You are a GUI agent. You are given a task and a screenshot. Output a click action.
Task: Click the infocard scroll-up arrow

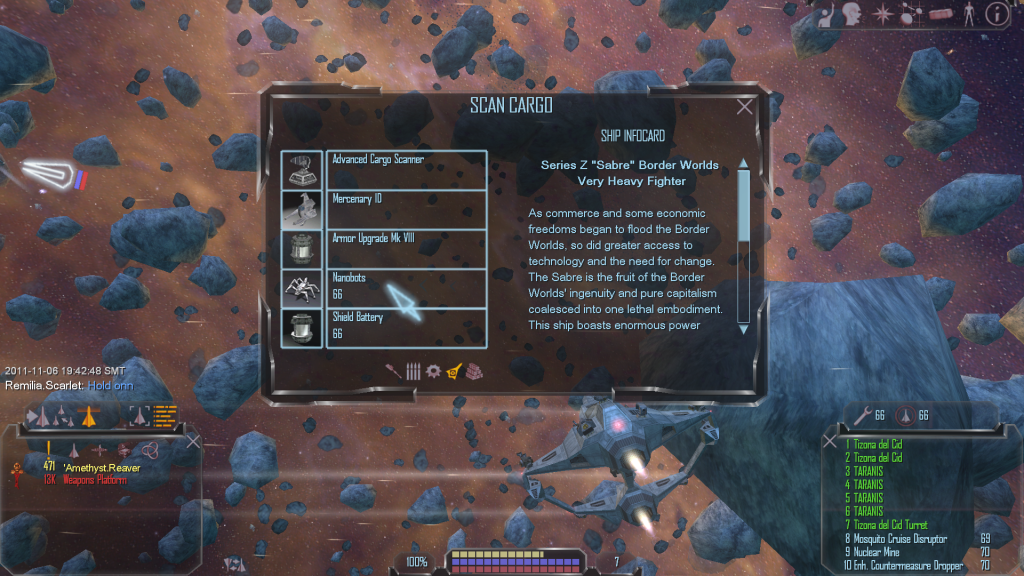pyautogui.click(x=743, y=163)
